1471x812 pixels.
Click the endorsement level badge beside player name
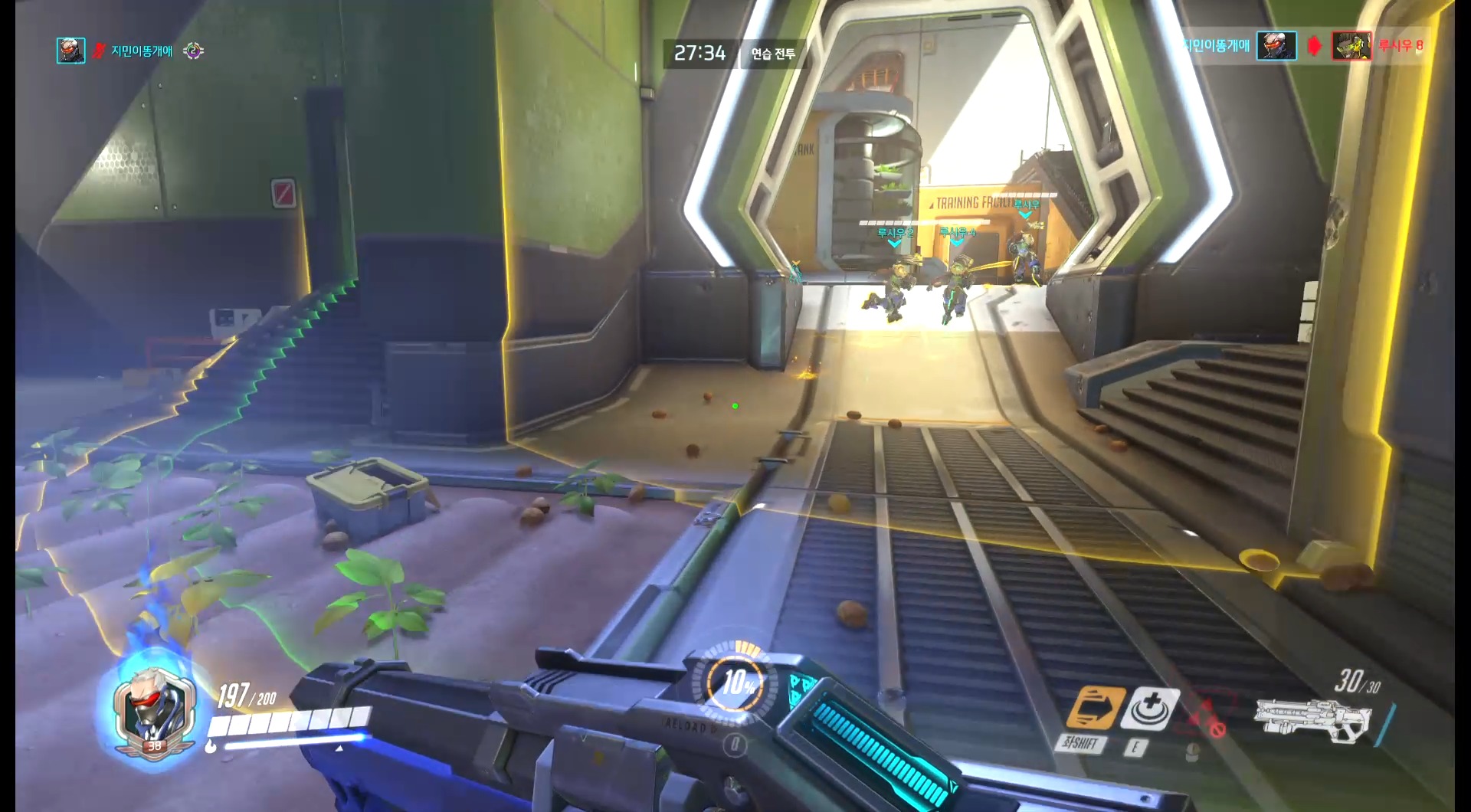(x=195, y=52)
